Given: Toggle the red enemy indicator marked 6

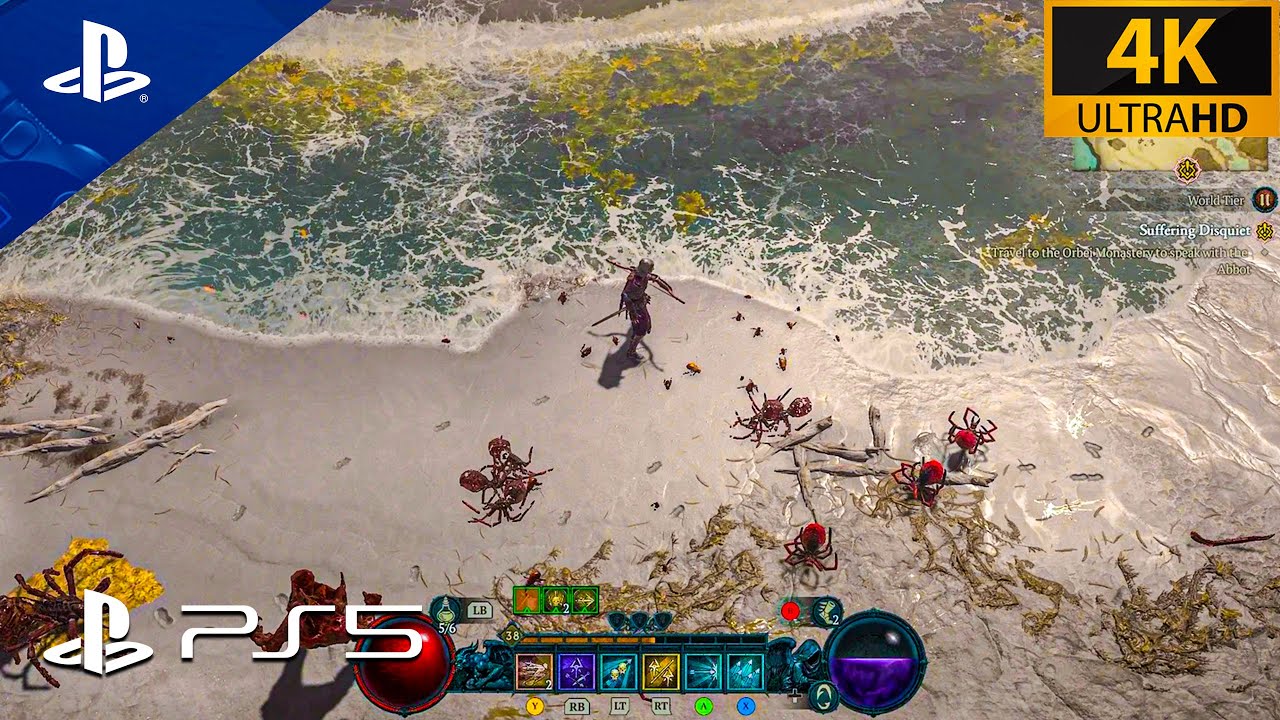Looking at the screenshot, I should coord(792,610).
